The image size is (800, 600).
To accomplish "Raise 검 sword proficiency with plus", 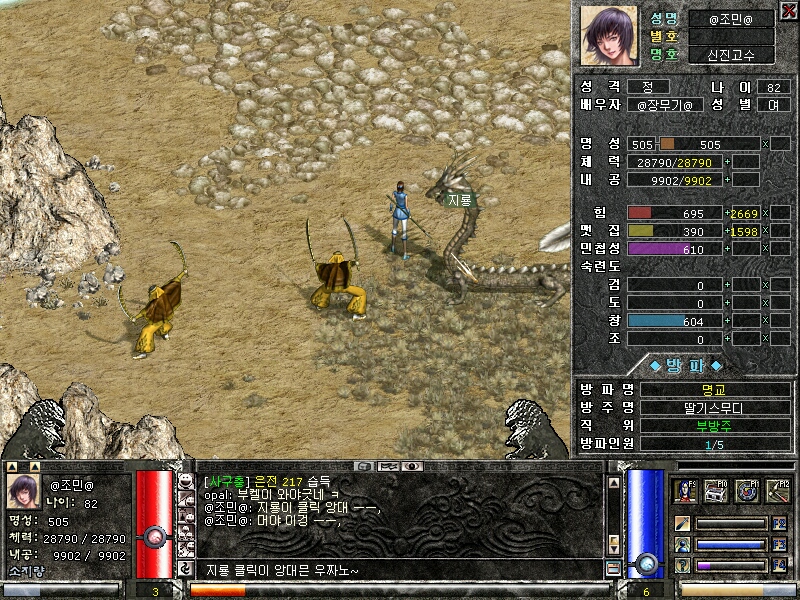I will point(728,285).
